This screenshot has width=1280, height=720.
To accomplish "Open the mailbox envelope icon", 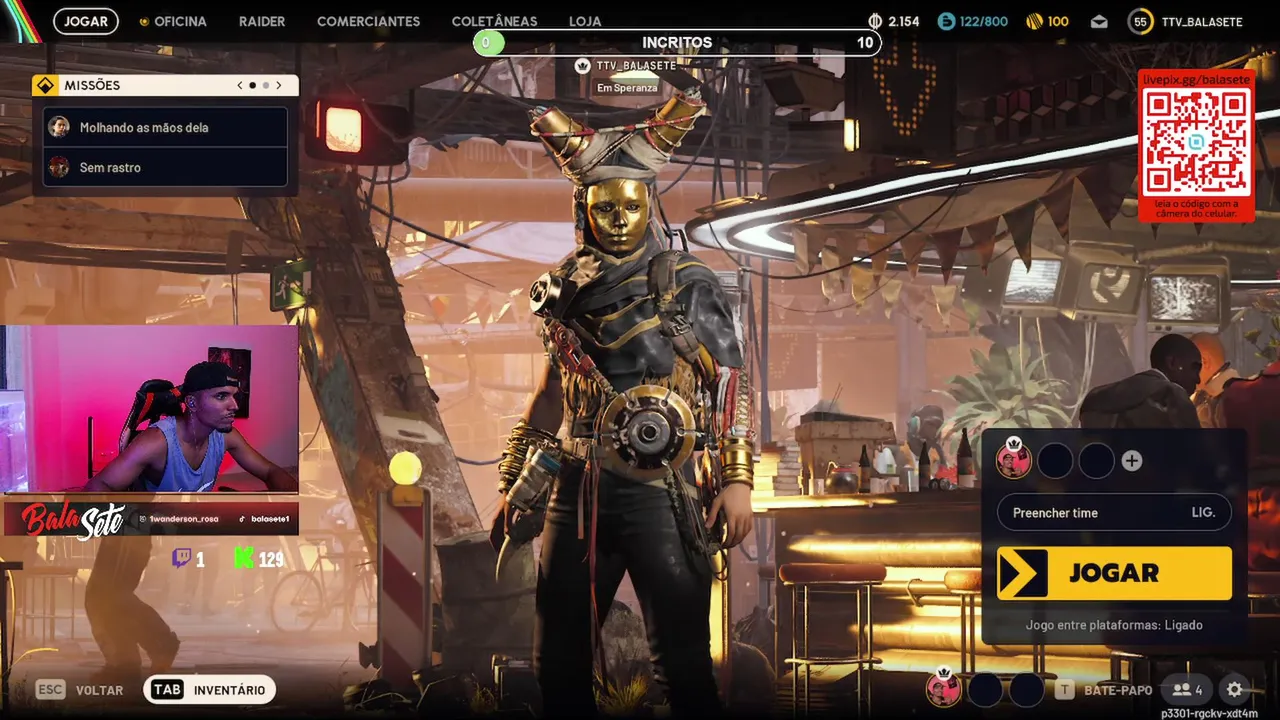I will click(x=1099, y=22).
